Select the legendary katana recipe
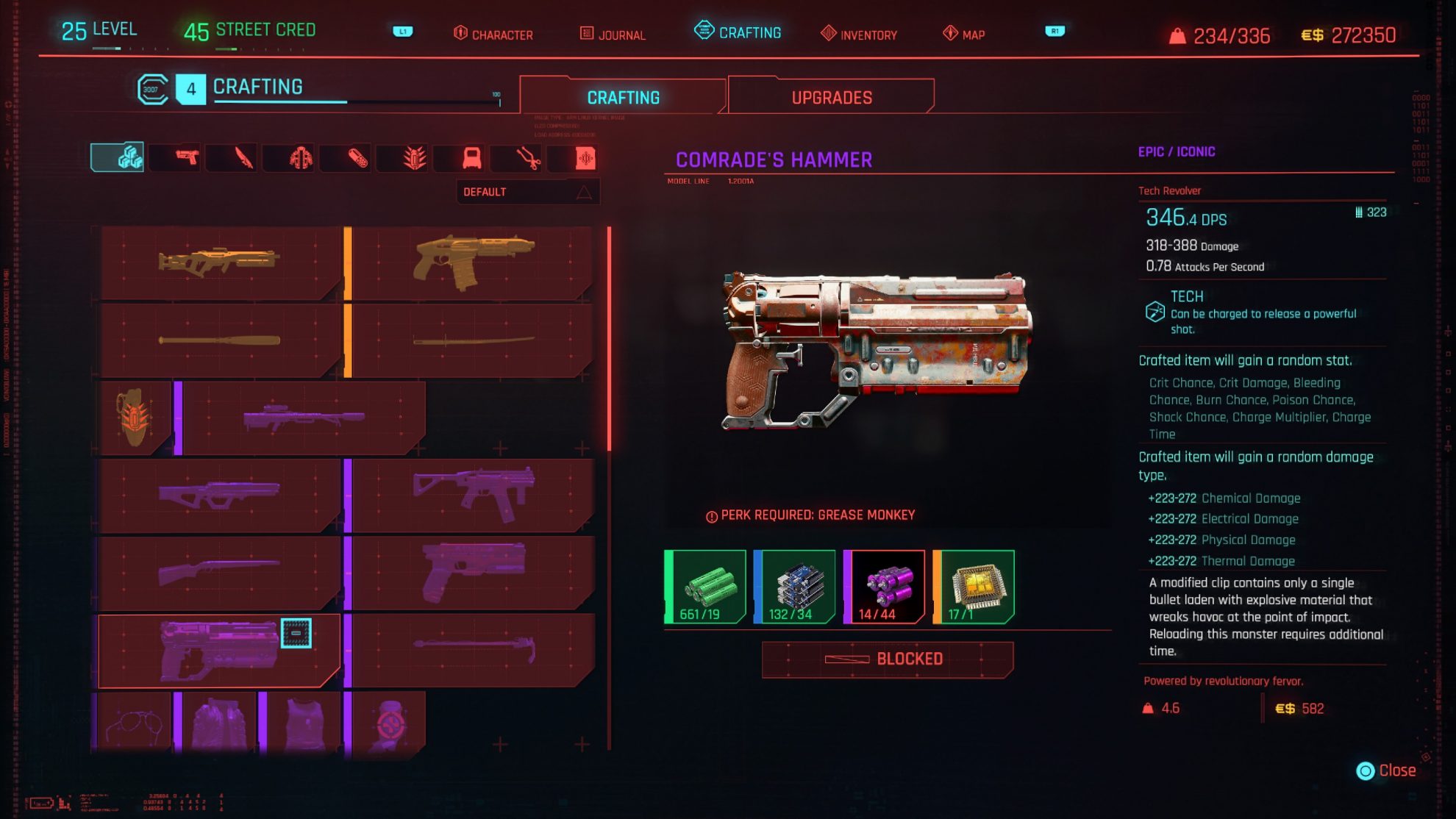Viewport: 1456px width, 819px height. pyautogui.click(x=472, y=340)
